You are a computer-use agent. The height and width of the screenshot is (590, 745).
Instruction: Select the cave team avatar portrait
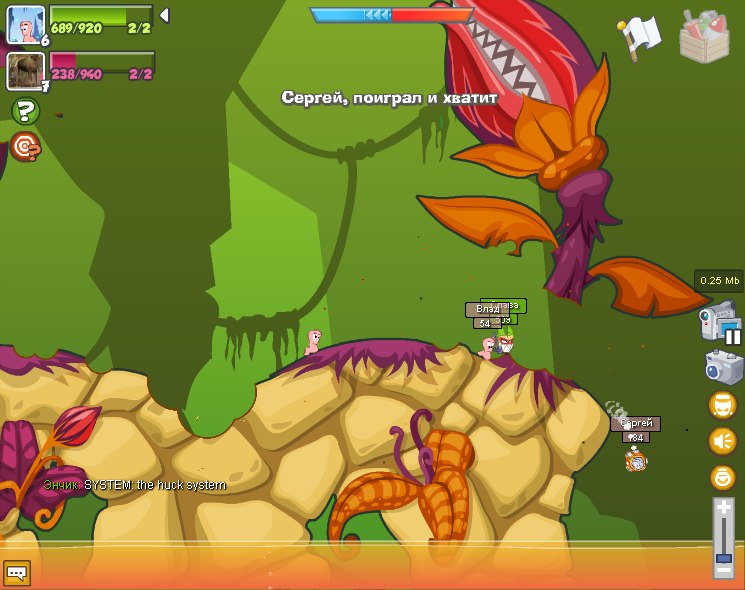[24, 71]
